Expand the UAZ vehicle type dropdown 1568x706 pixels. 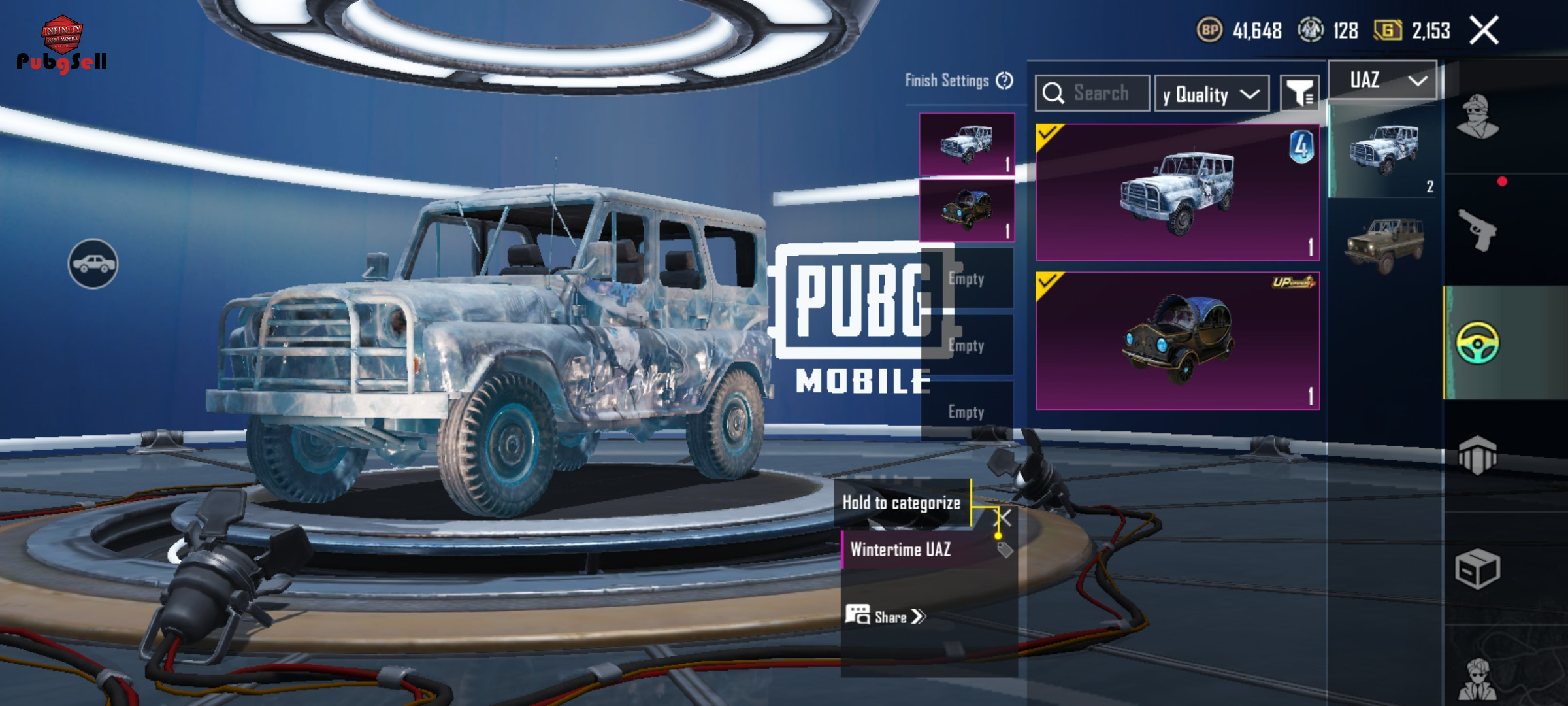(1383, 80)
